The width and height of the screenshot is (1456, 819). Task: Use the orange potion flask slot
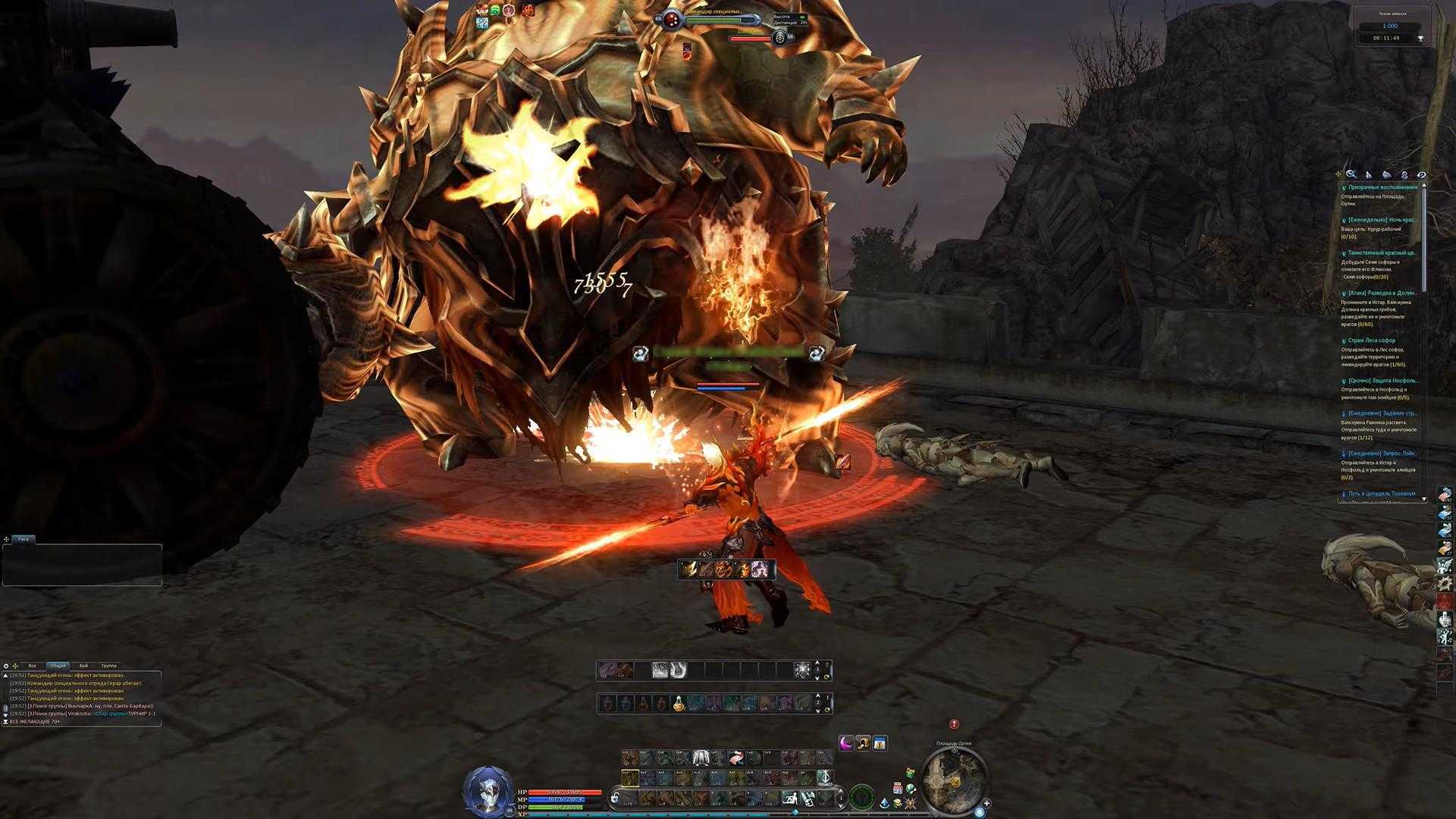(x=679, y=704)
